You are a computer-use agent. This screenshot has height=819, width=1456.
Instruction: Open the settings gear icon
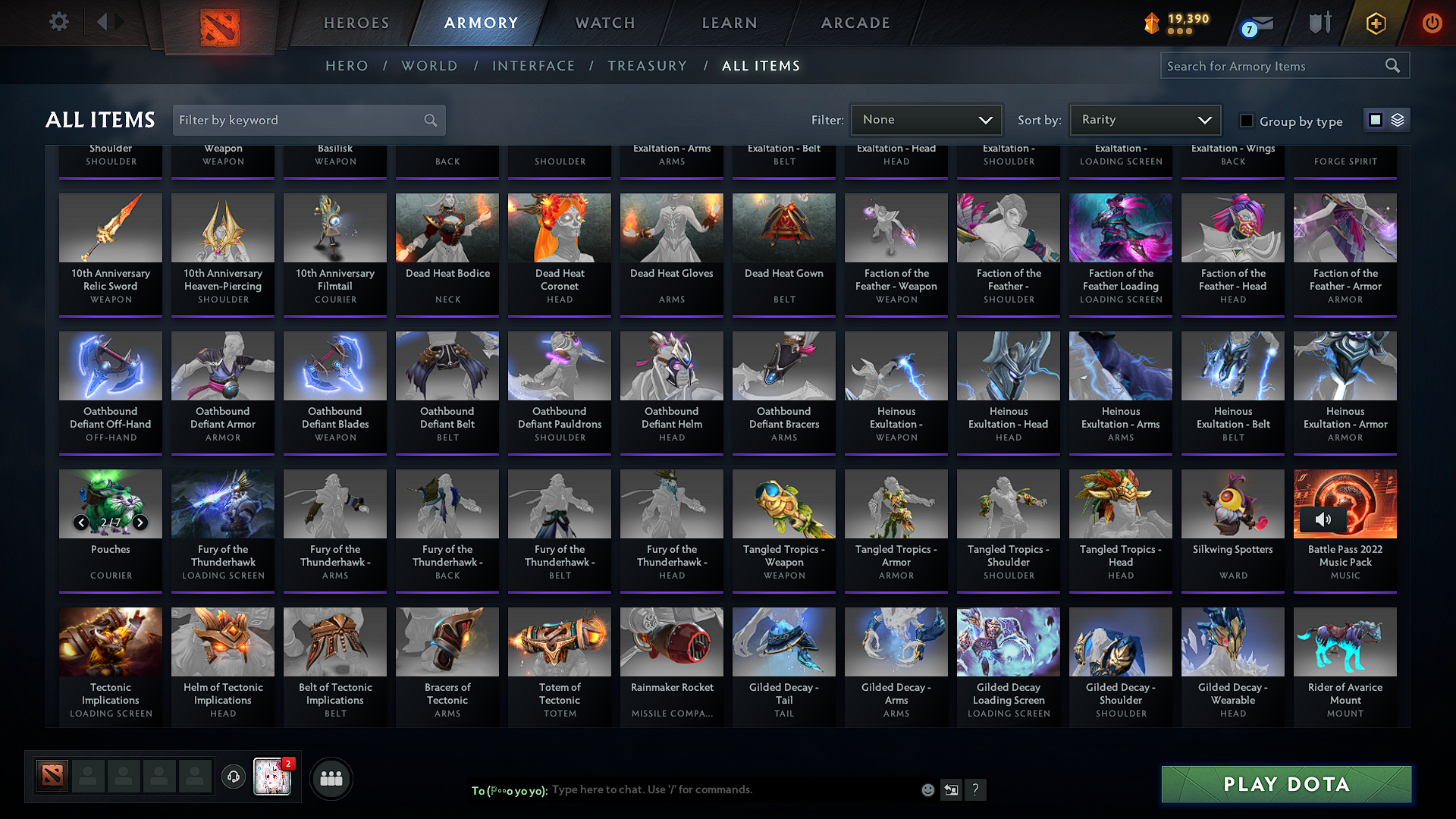59,22
